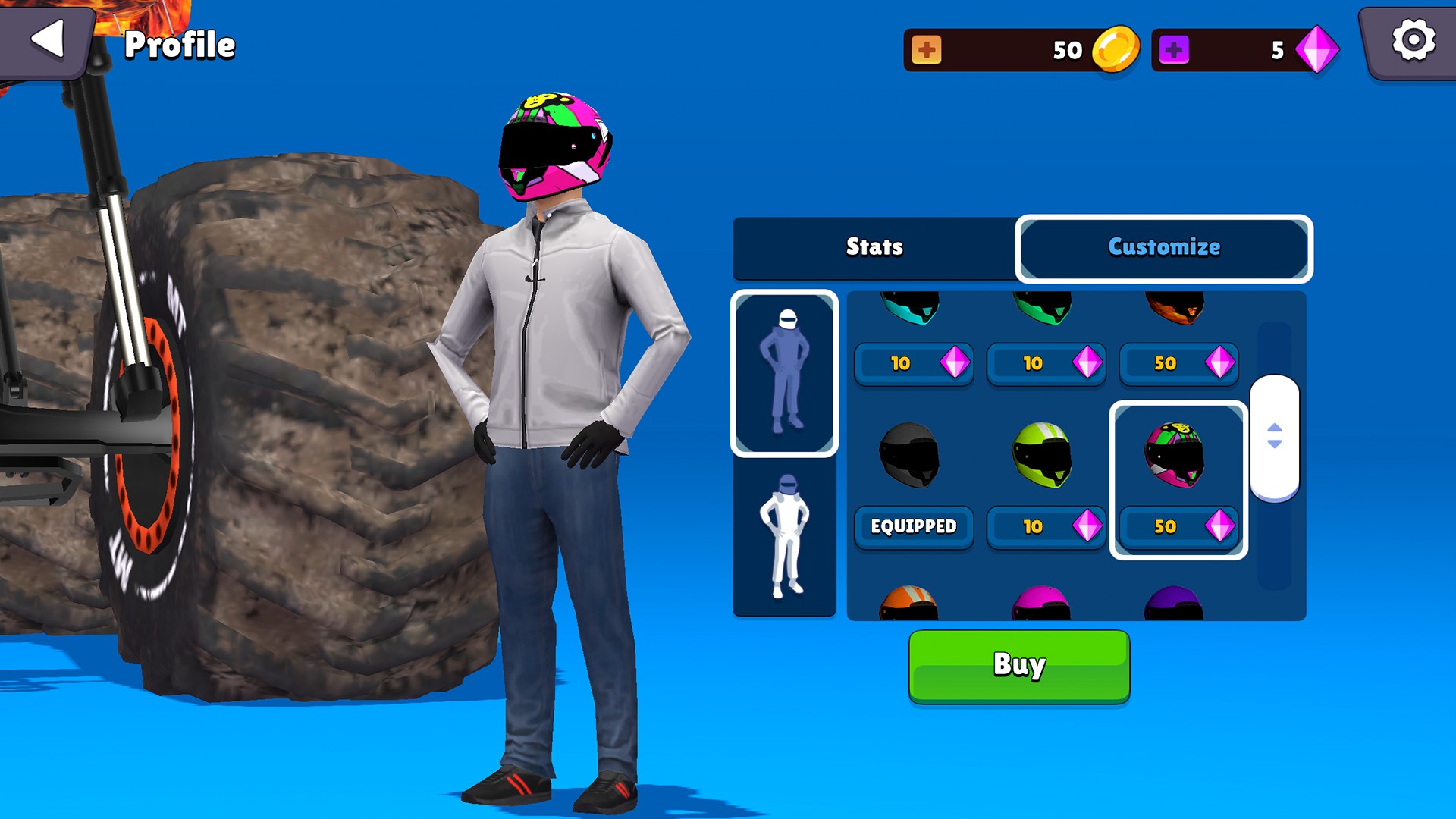Choose the white outfit category silhouette
The width and height of the screenshot is (1456, 819).
[x=784, y=537]
